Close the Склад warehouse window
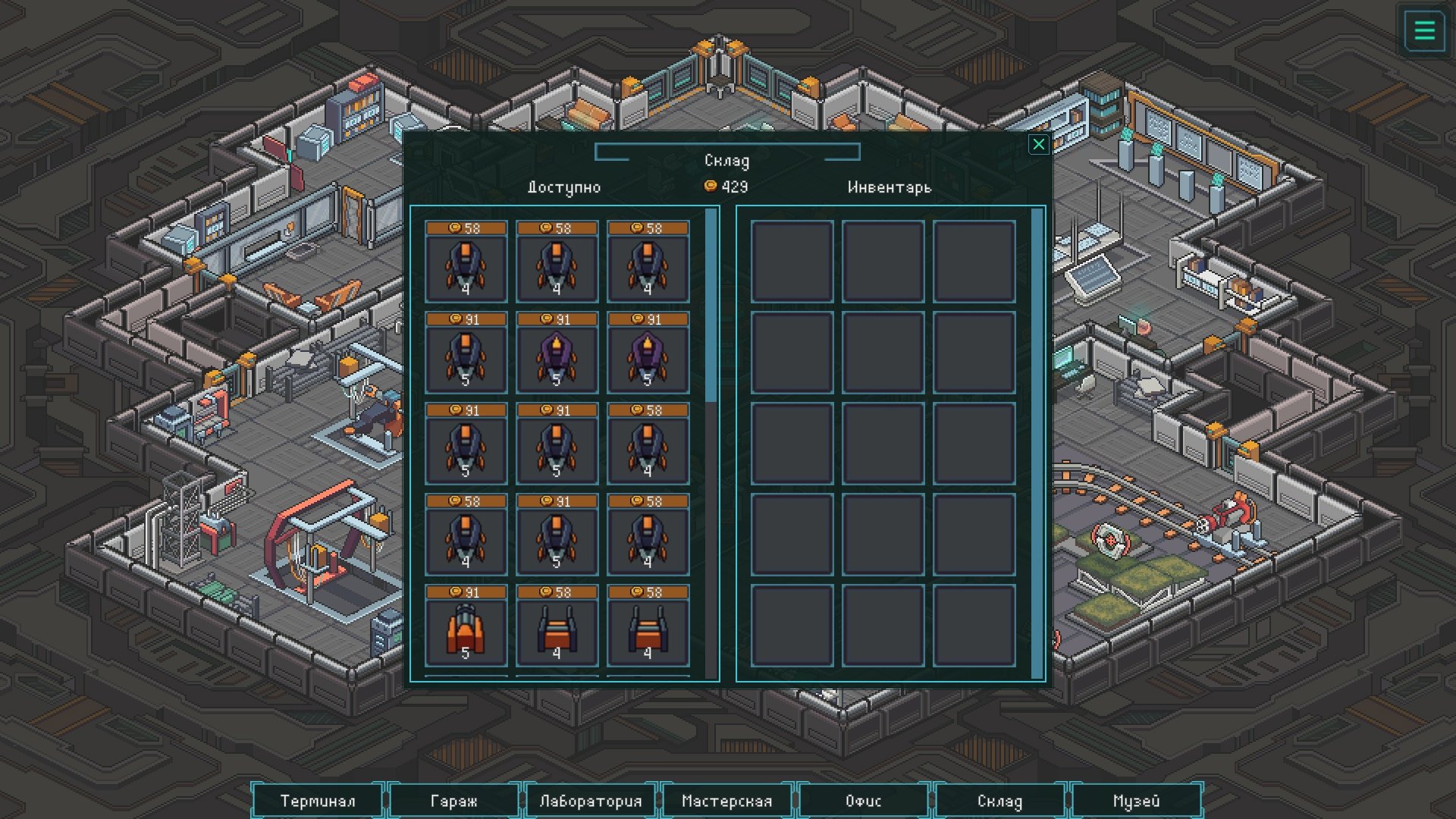This screenshot has width=1456, height=819. [1038, 144]
